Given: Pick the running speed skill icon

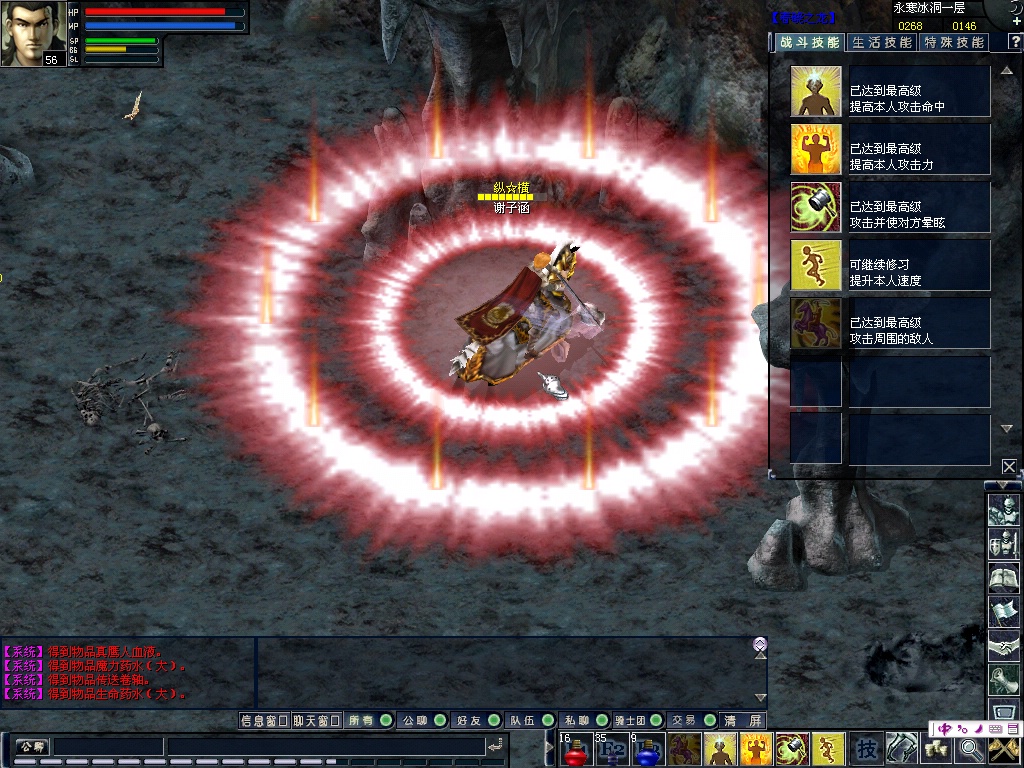Looking at the screenshot, I should coord(816,266).
